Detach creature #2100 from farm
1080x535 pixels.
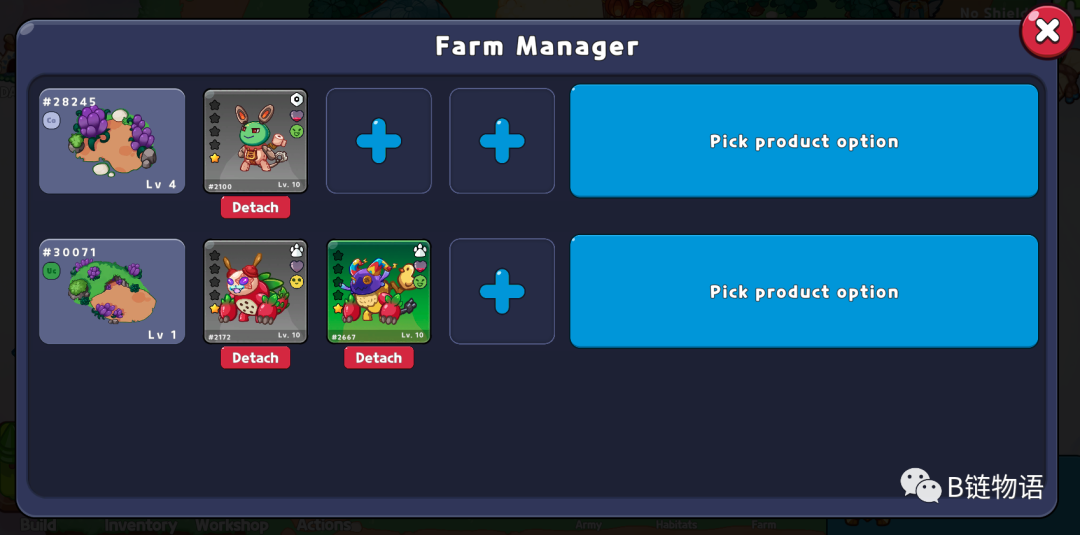255,208
